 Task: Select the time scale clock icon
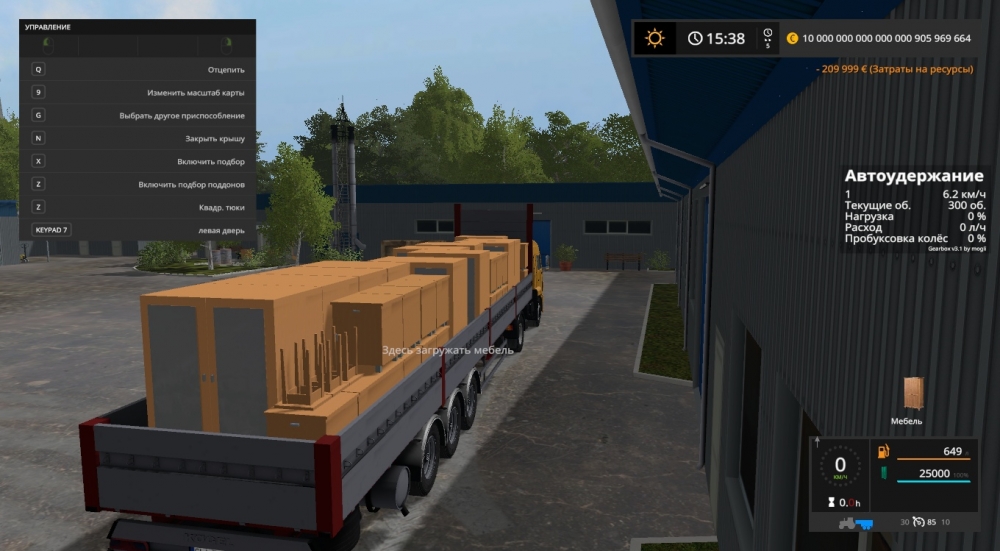pyautogui.click(x=695, y=39)
